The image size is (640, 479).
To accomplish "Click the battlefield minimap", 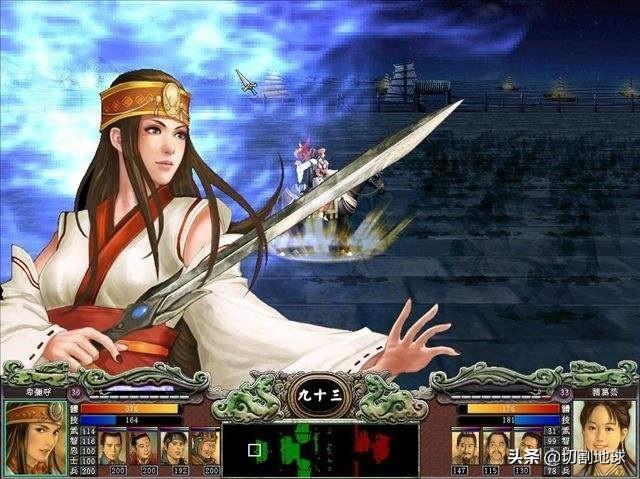I will [x=319, y=449].
